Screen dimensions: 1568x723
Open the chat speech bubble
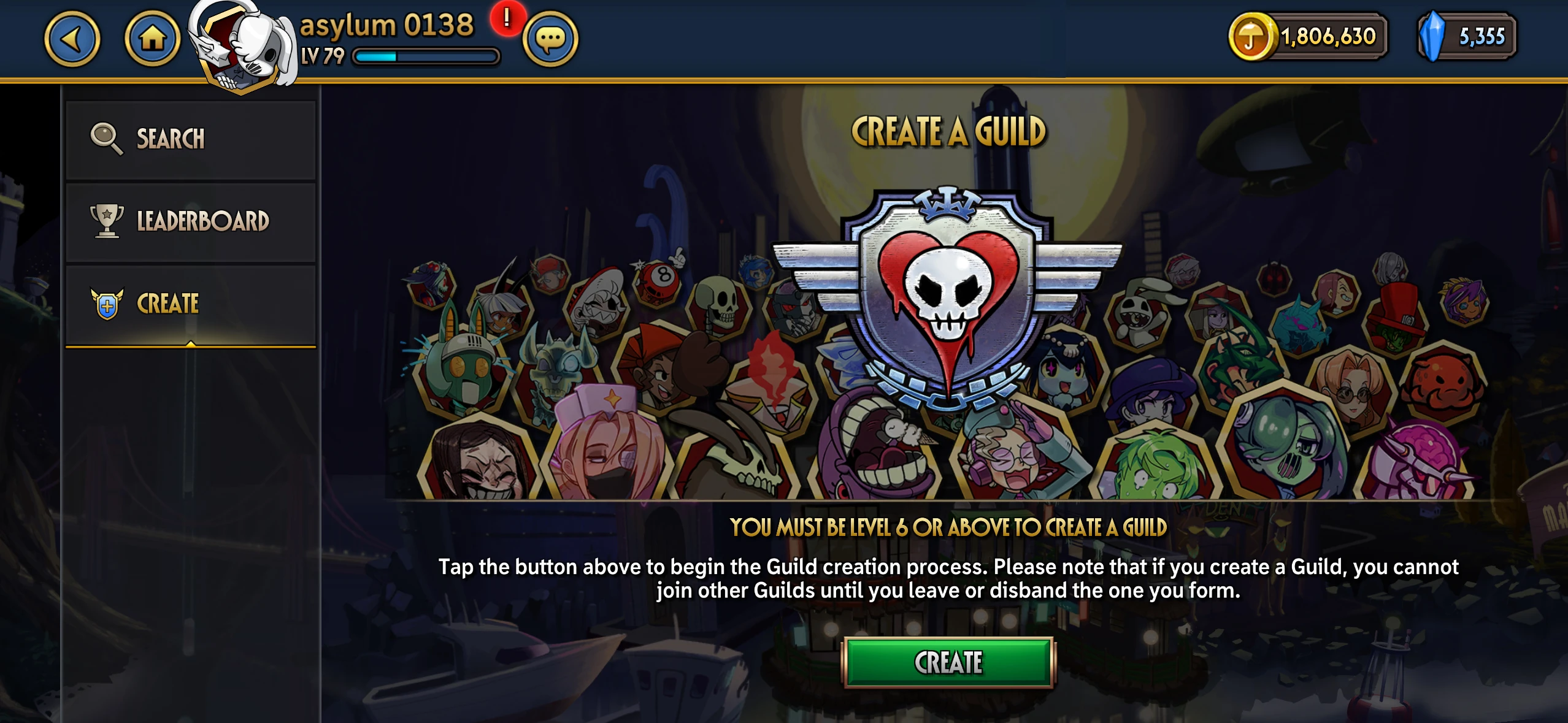tap(550, 39)
